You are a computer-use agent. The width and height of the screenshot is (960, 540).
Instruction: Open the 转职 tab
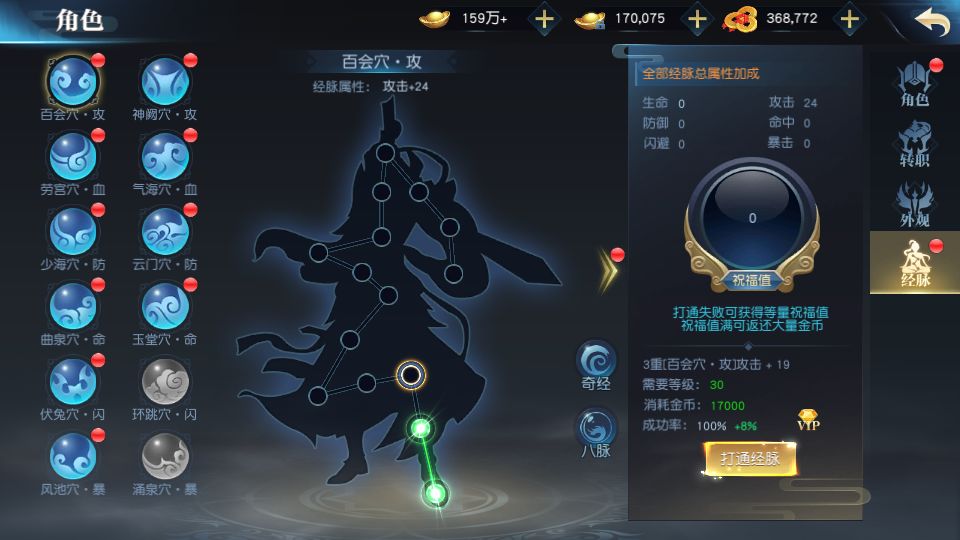(x=914, y=143)
